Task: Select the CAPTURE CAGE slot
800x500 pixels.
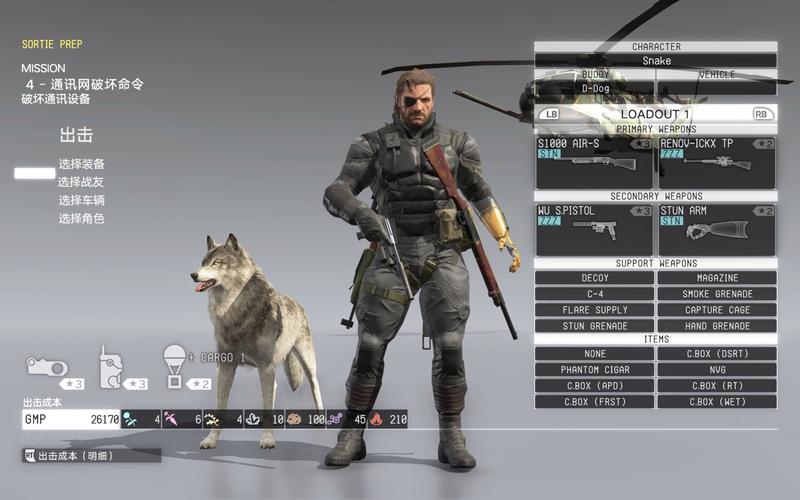Action: 717,310
